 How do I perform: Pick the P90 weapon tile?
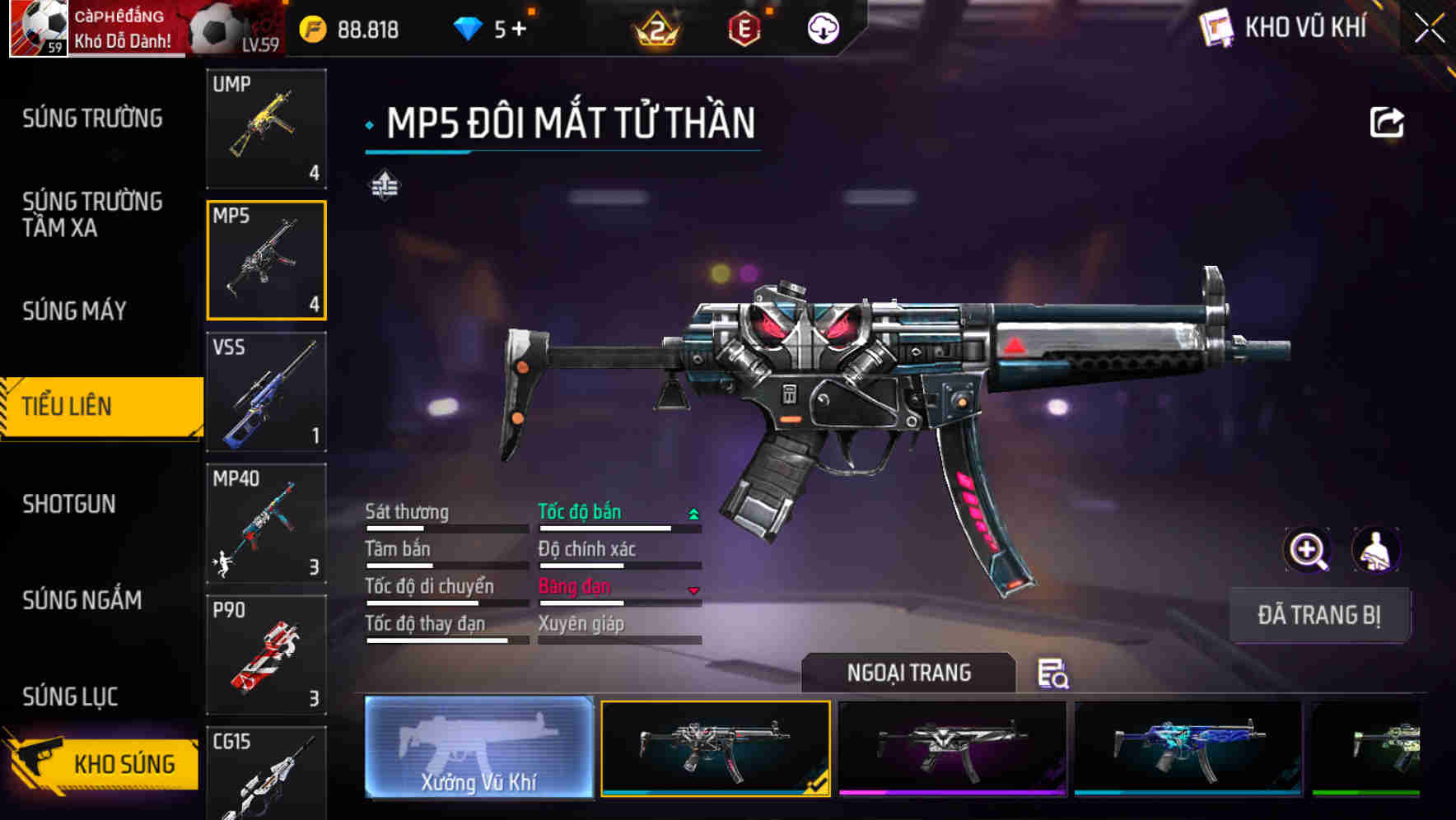point(266,655)
